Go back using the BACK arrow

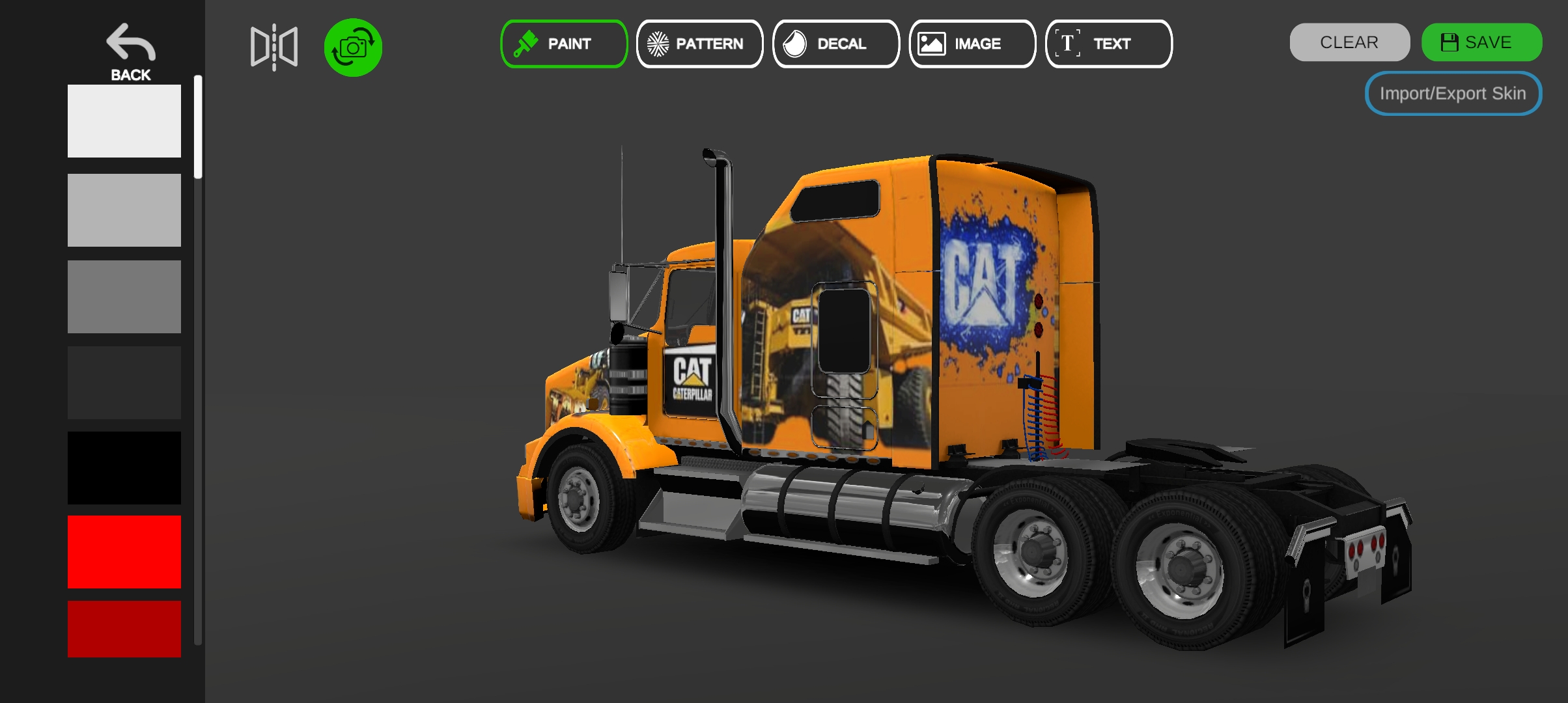tap(130, 52)
